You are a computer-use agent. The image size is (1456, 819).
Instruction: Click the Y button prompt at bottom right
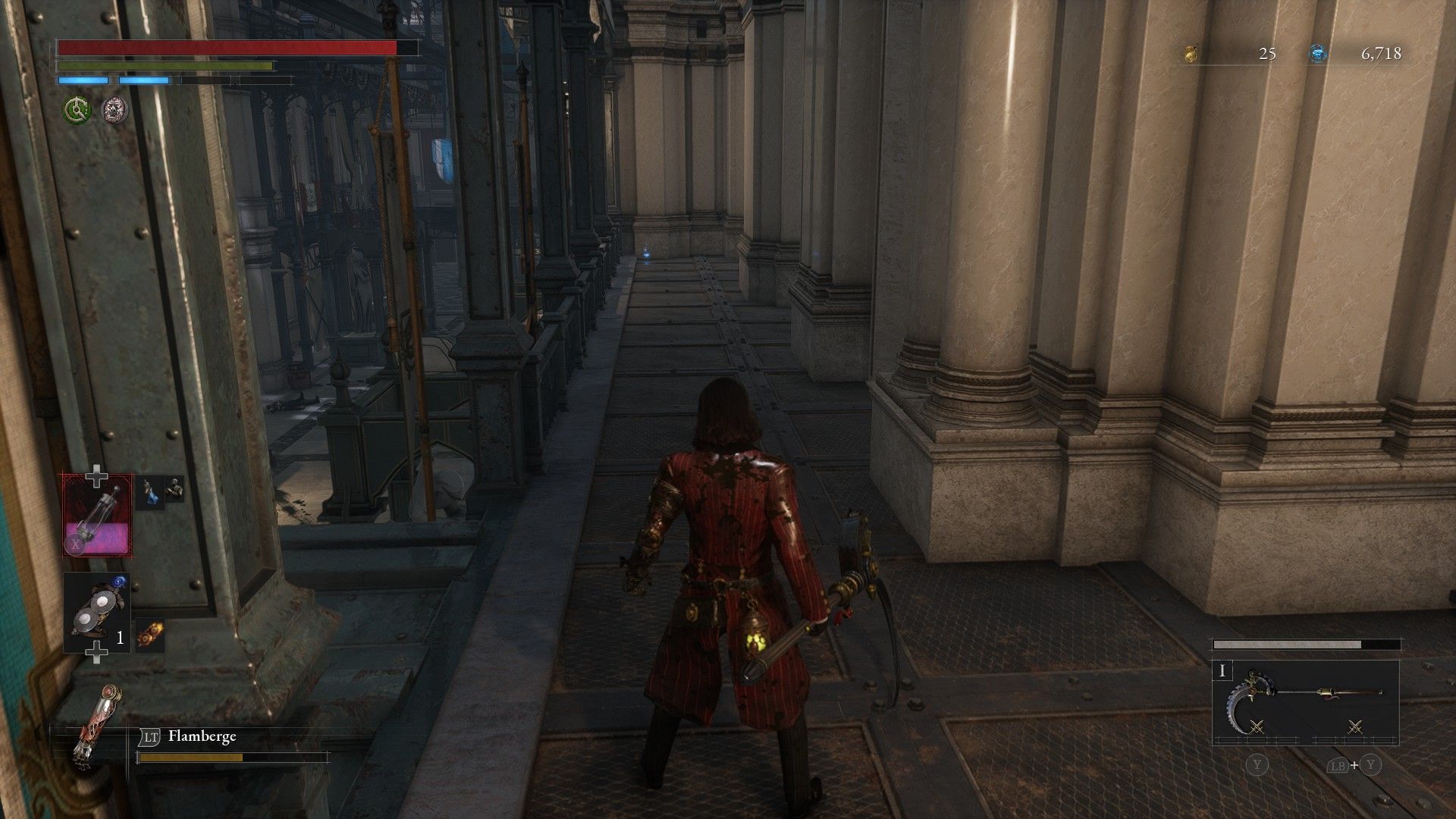(x=1257, y=765)
